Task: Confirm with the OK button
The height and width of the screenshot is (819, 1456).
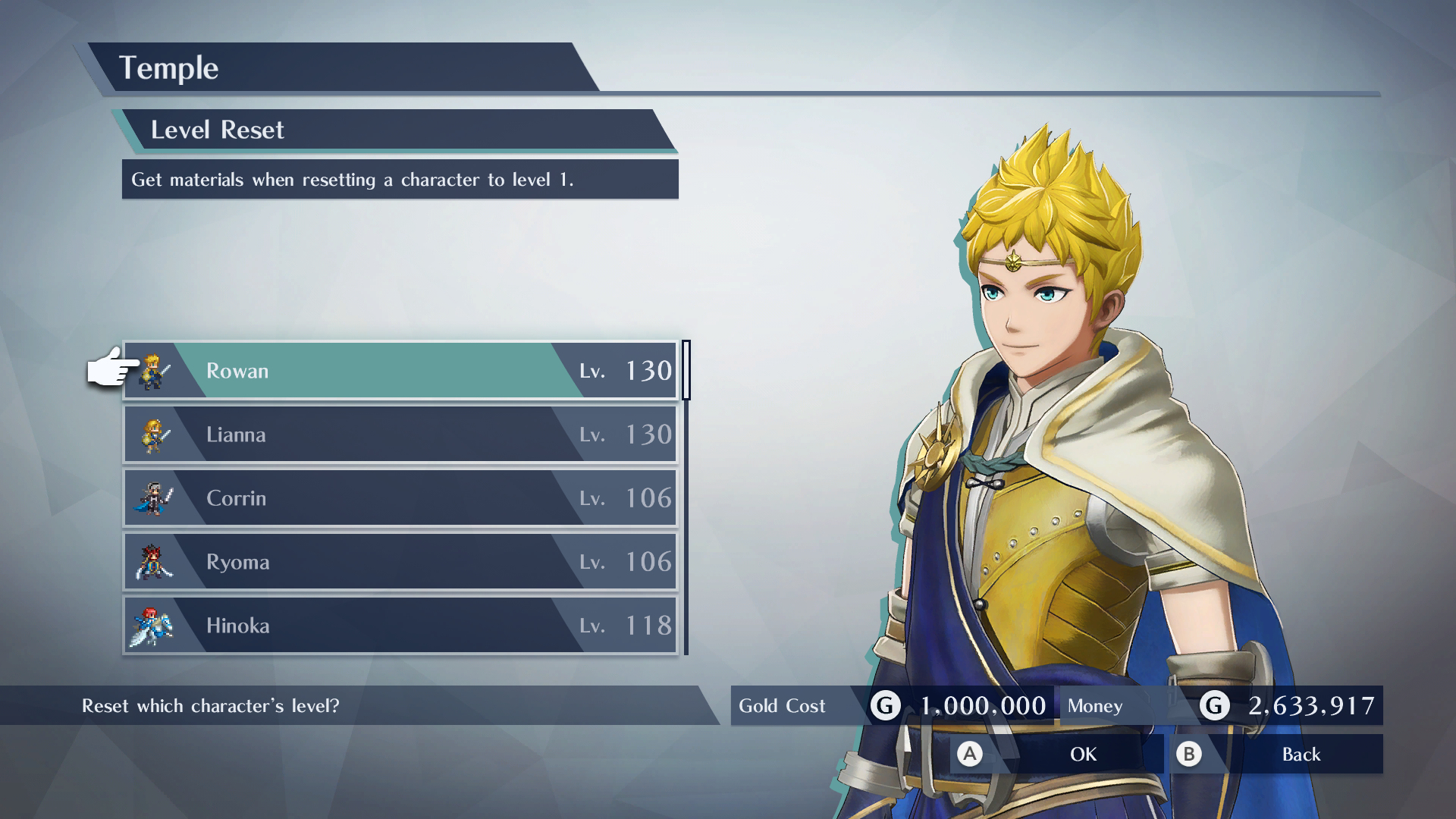Action: pos(1056,754)
